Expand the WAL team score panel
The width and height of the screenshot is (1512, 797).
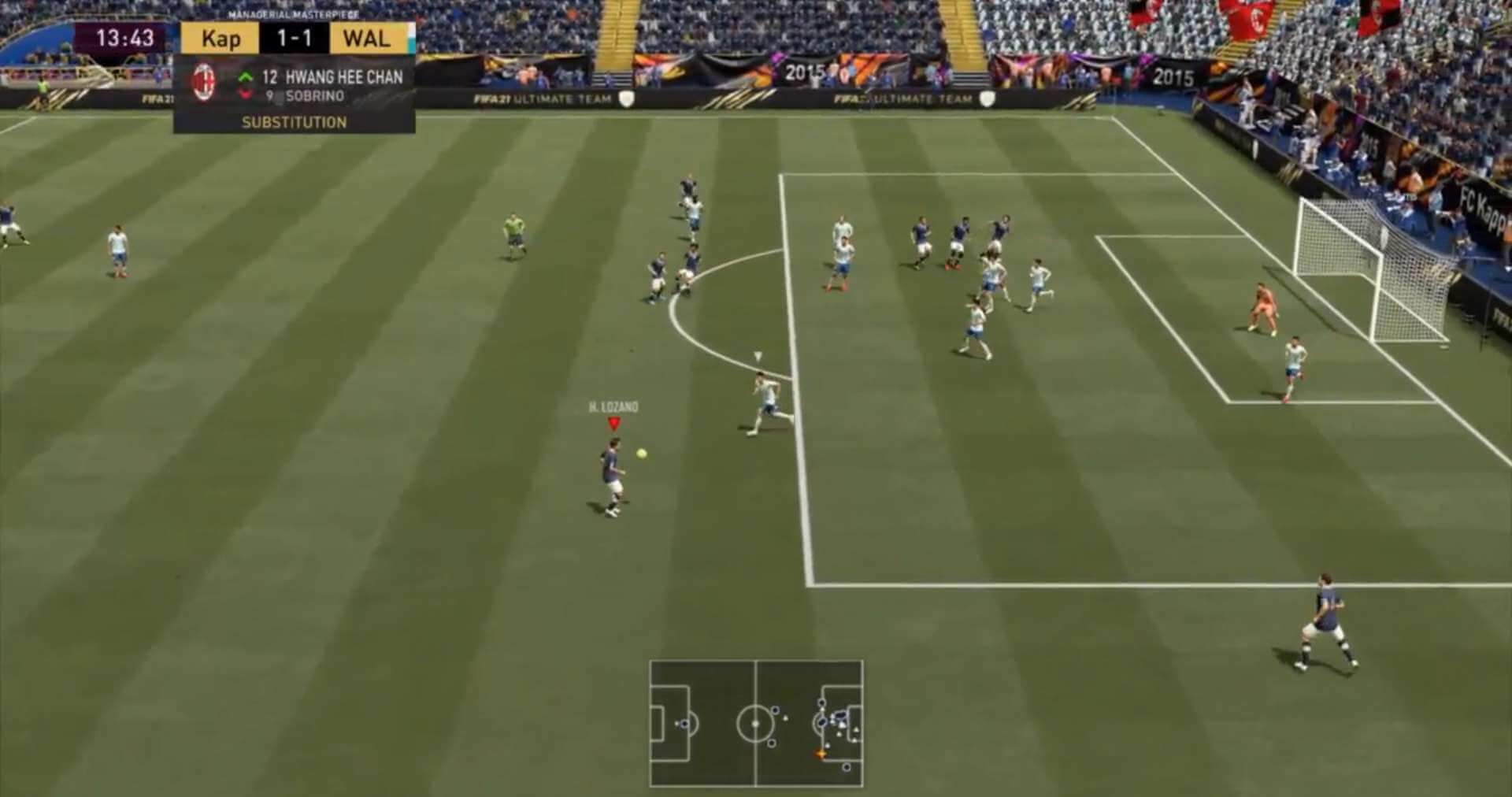(x=368, y=39)
